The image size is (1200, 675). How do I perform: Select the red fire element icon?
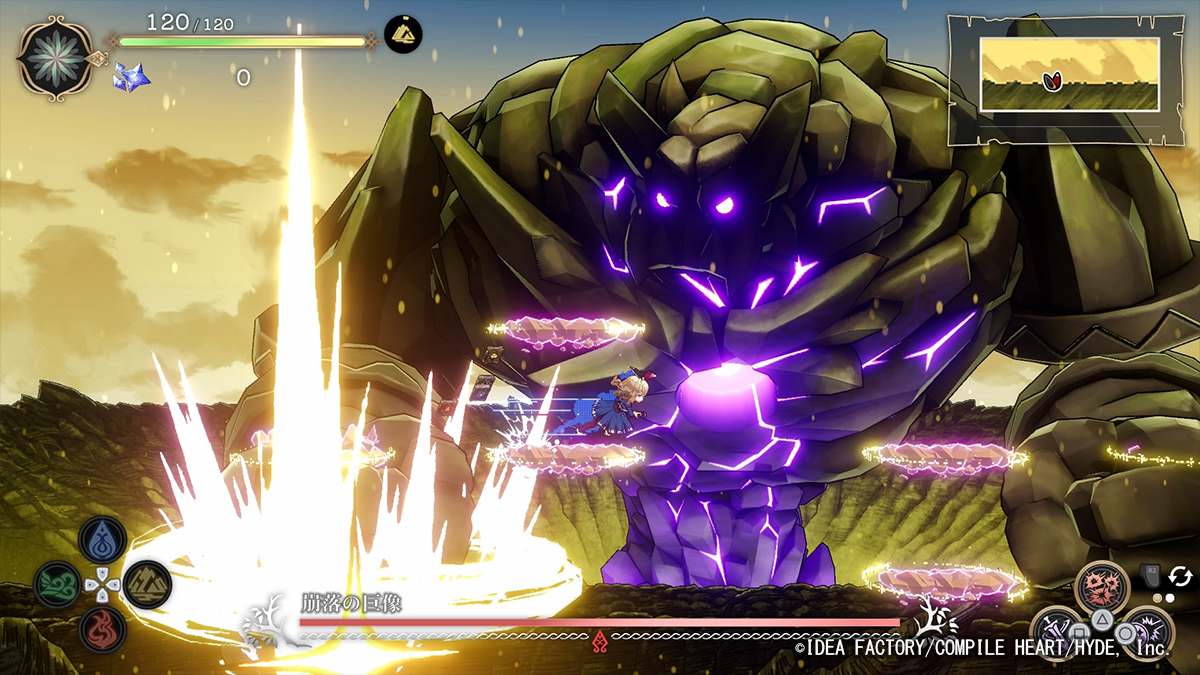coord(102,630)
